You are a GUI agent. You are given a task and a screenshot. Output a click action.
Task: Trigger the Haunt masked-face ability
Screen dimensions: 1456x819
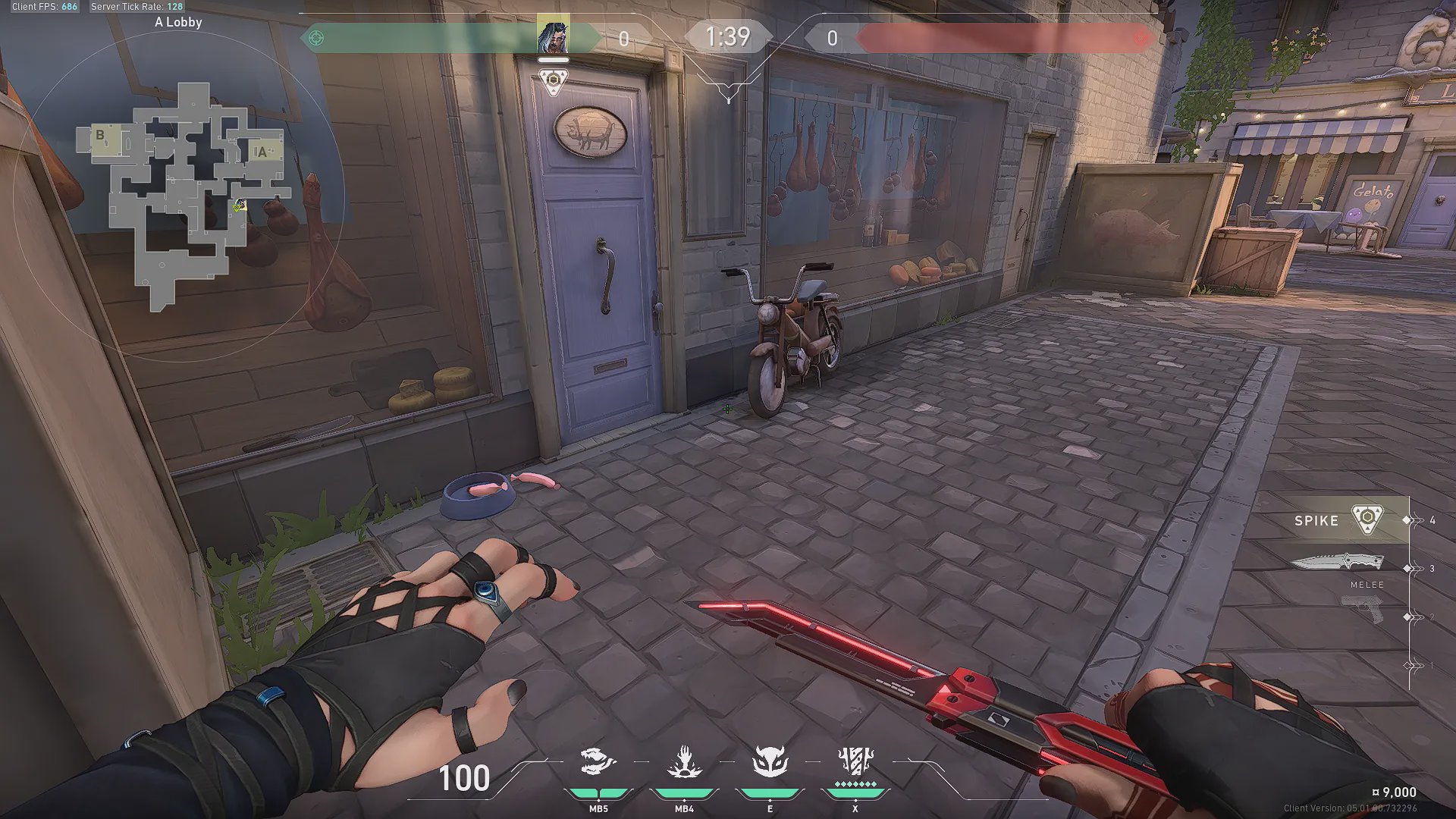[770, 762]
